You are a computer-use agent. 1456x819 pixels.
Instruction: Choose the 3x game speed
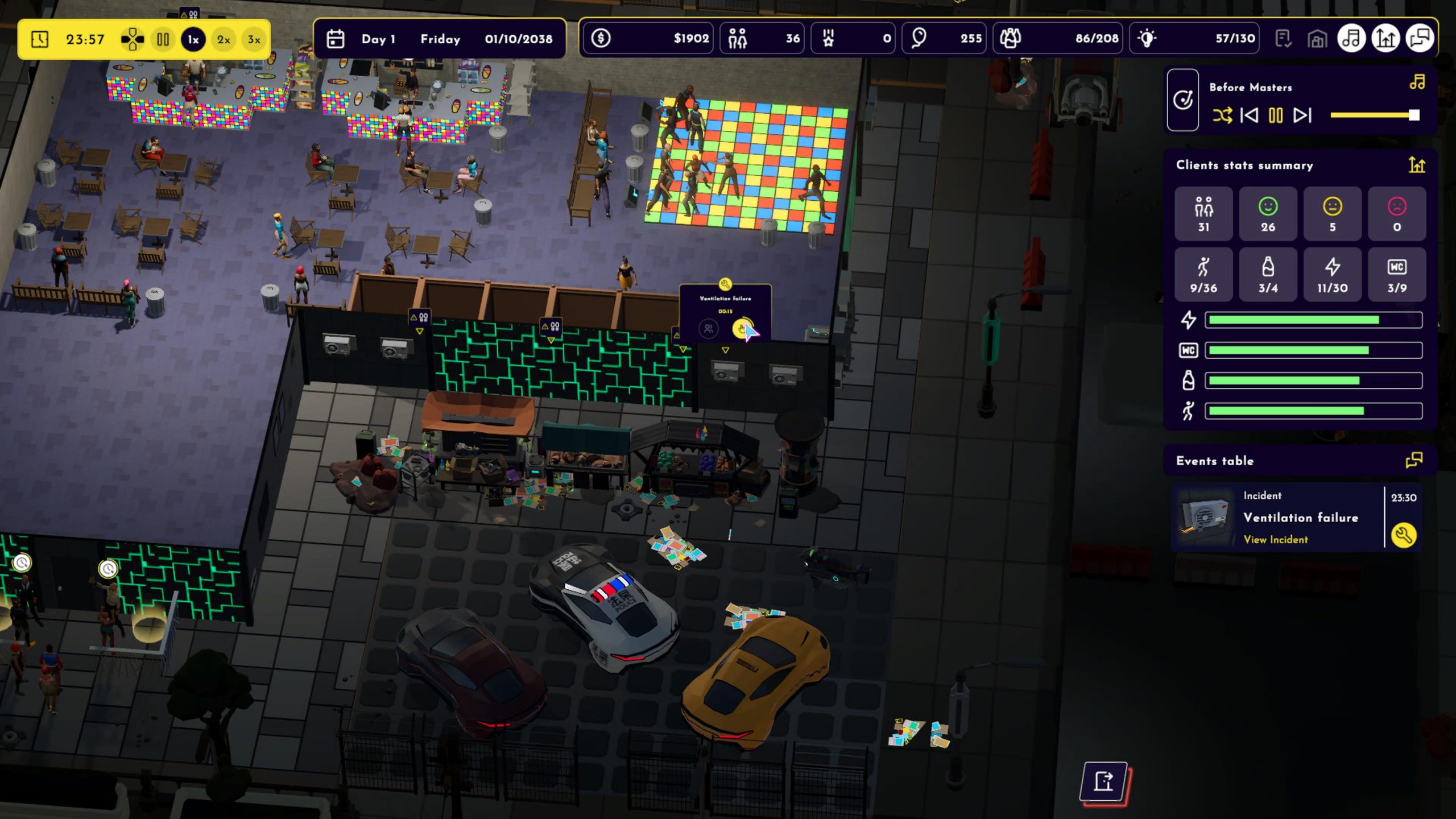(x=254, y=39)
